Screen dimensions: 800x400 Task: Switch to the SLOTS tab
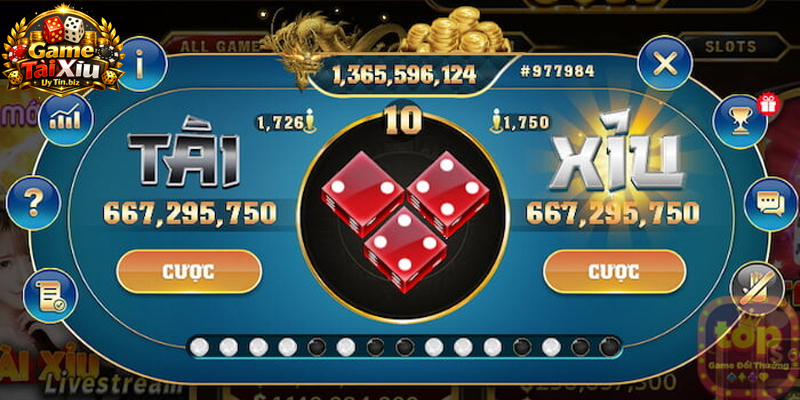tap(730, 46)
